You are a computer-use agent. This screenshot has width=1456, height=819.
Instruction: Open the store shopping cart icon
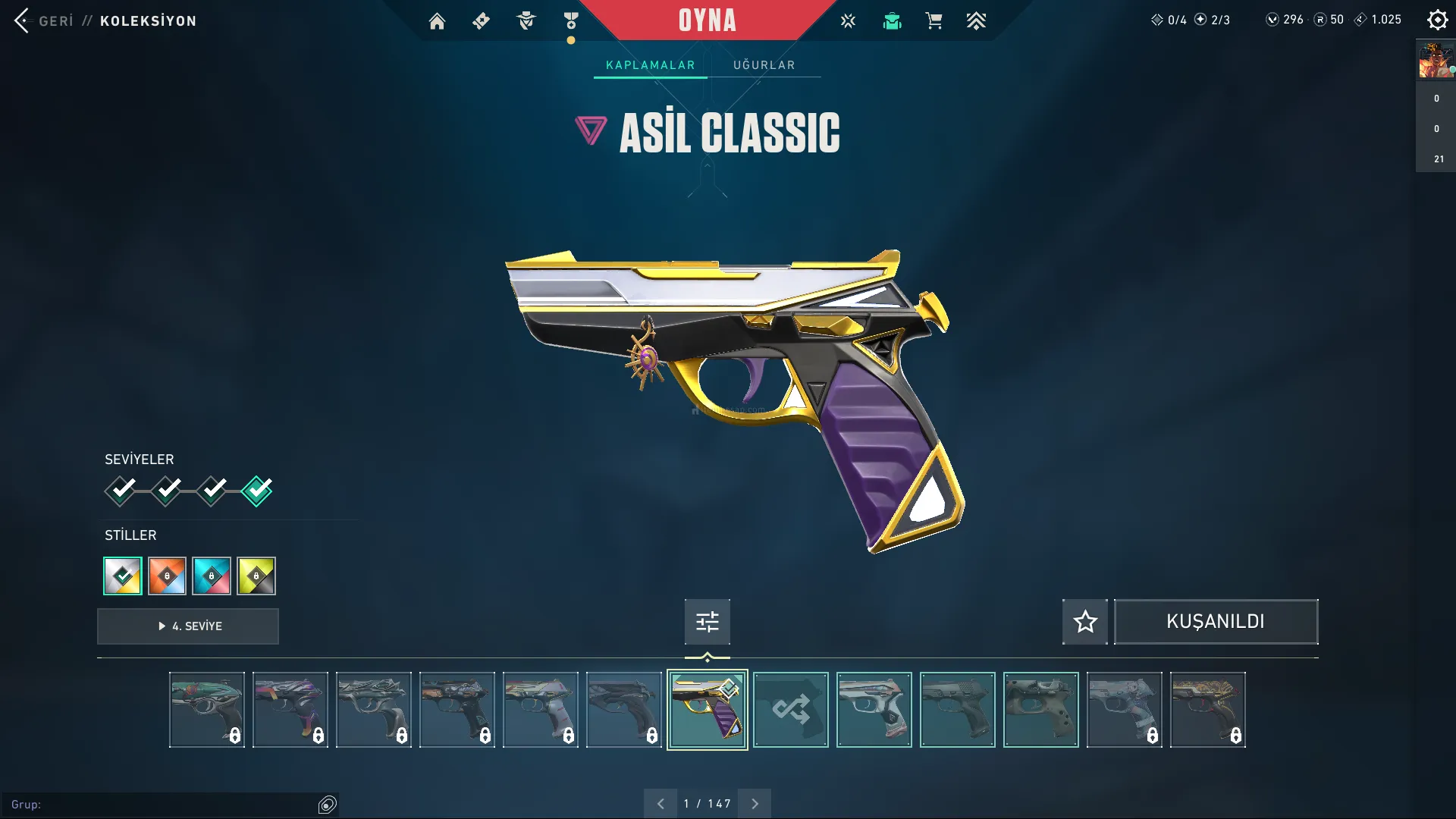pos(934,21)
